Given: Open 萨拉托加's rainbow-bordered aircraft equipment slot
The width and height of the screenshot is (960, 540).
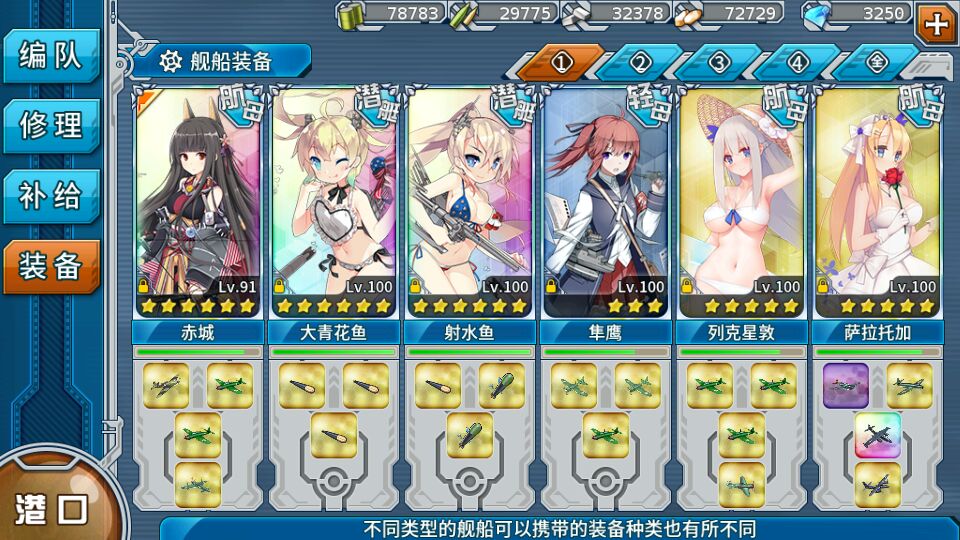Looking at the screenshot, I should 878,436.
